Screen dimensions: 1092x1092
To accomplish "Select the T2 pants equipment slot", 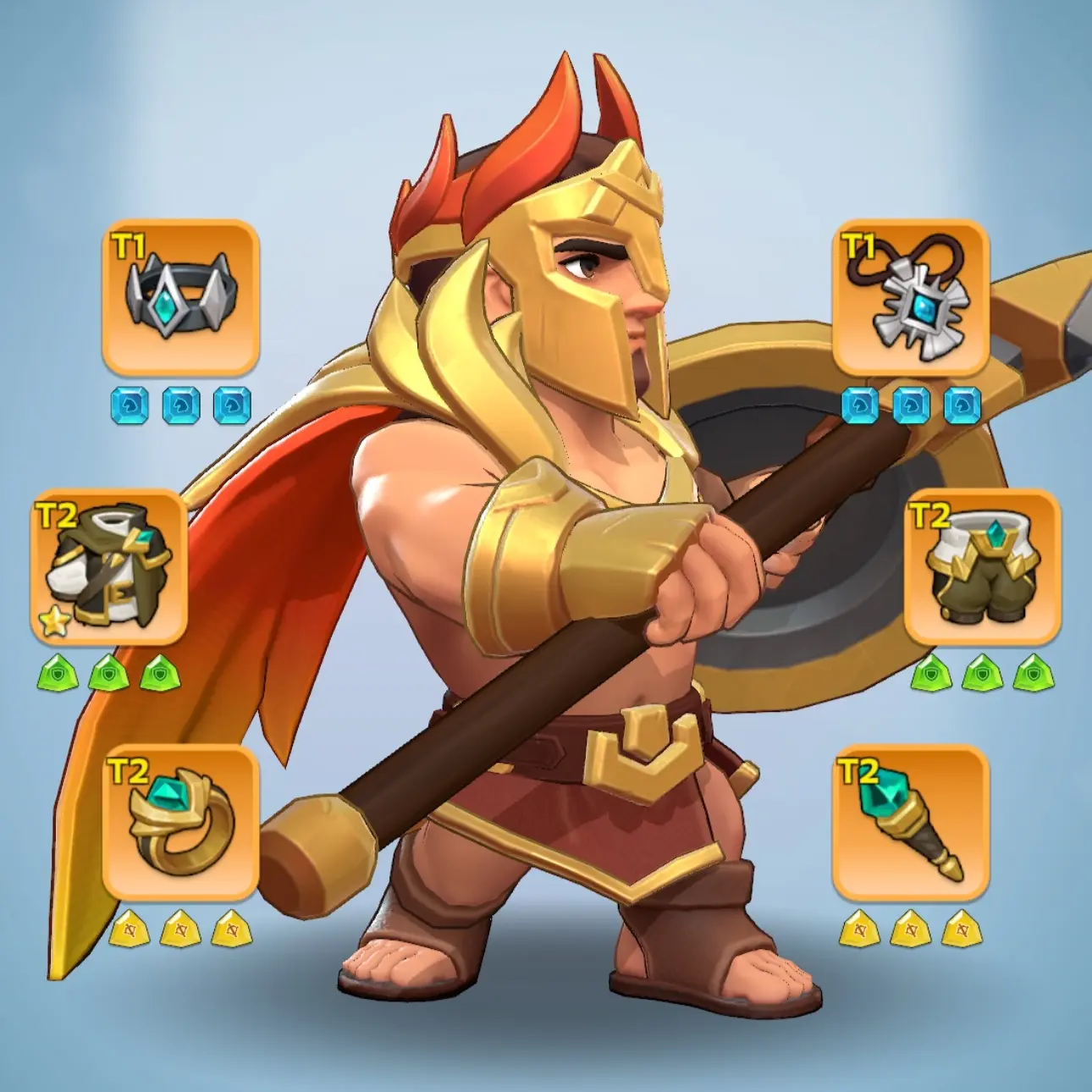I will (982, 565).
